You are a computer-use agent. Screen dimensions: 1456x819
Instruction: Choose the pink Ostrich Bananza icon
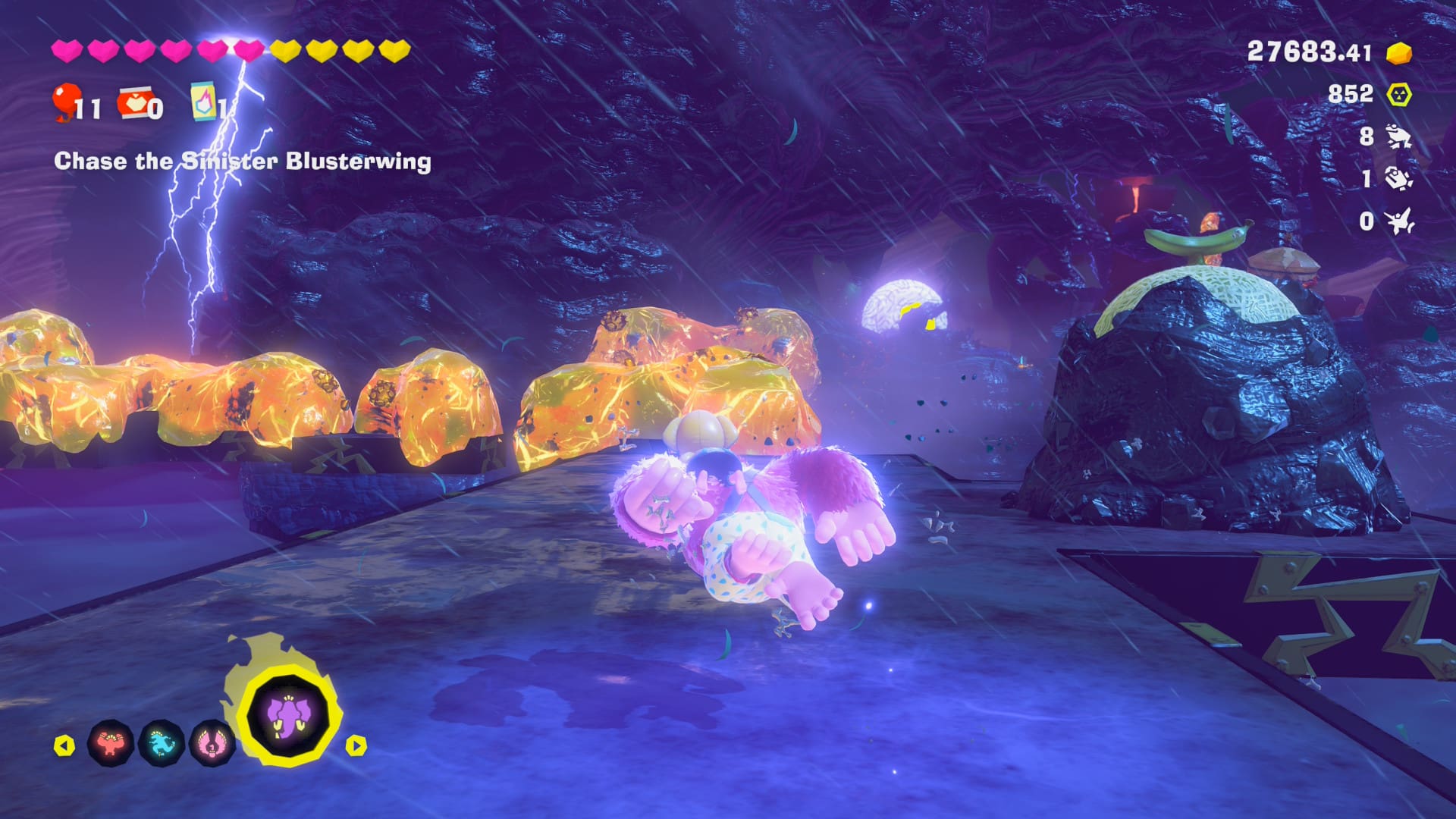pyautogui.click(x=212, y=743)
